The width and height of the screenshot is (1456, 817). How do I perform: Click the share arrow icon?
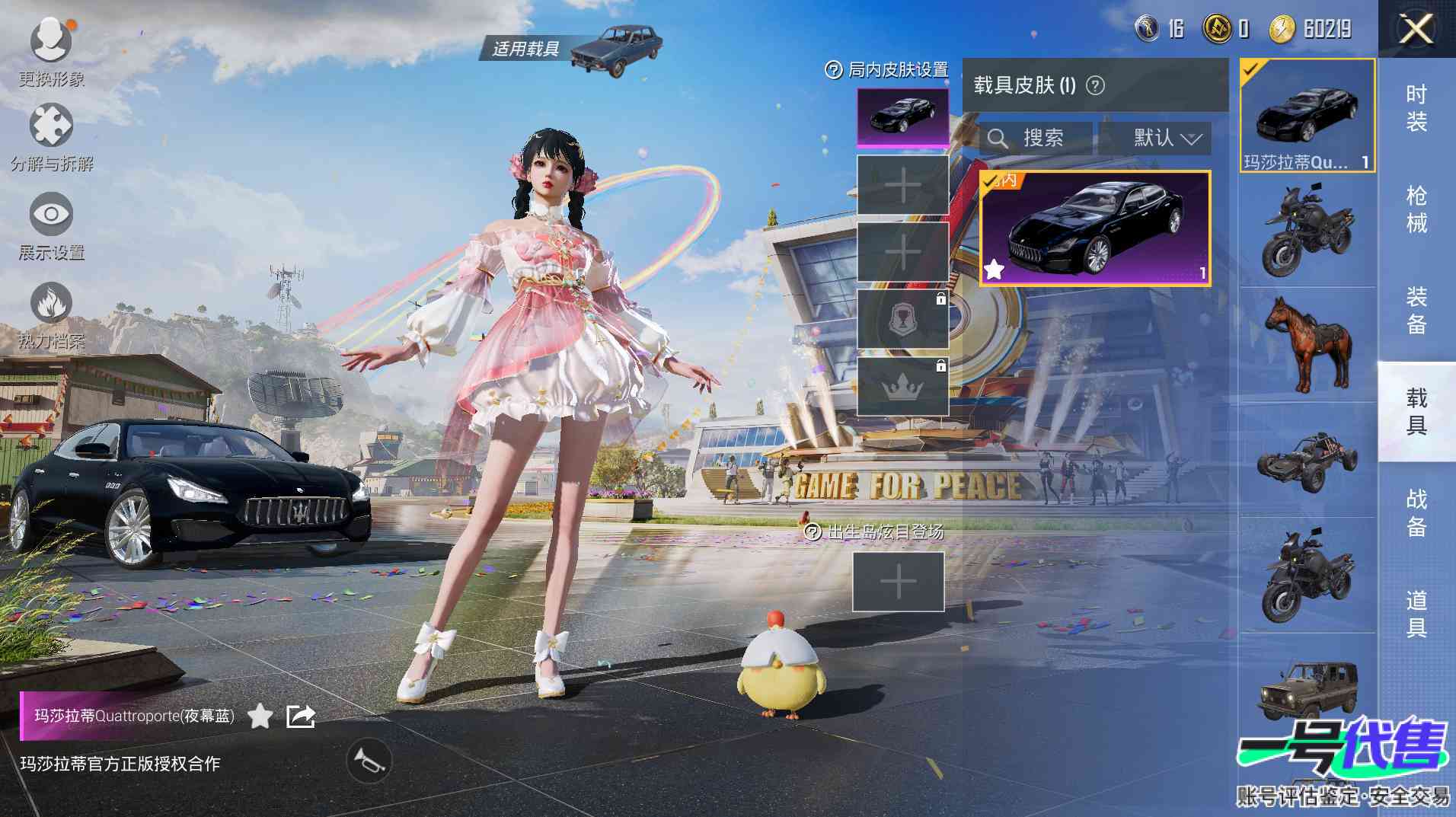click(x=300, y=716)
